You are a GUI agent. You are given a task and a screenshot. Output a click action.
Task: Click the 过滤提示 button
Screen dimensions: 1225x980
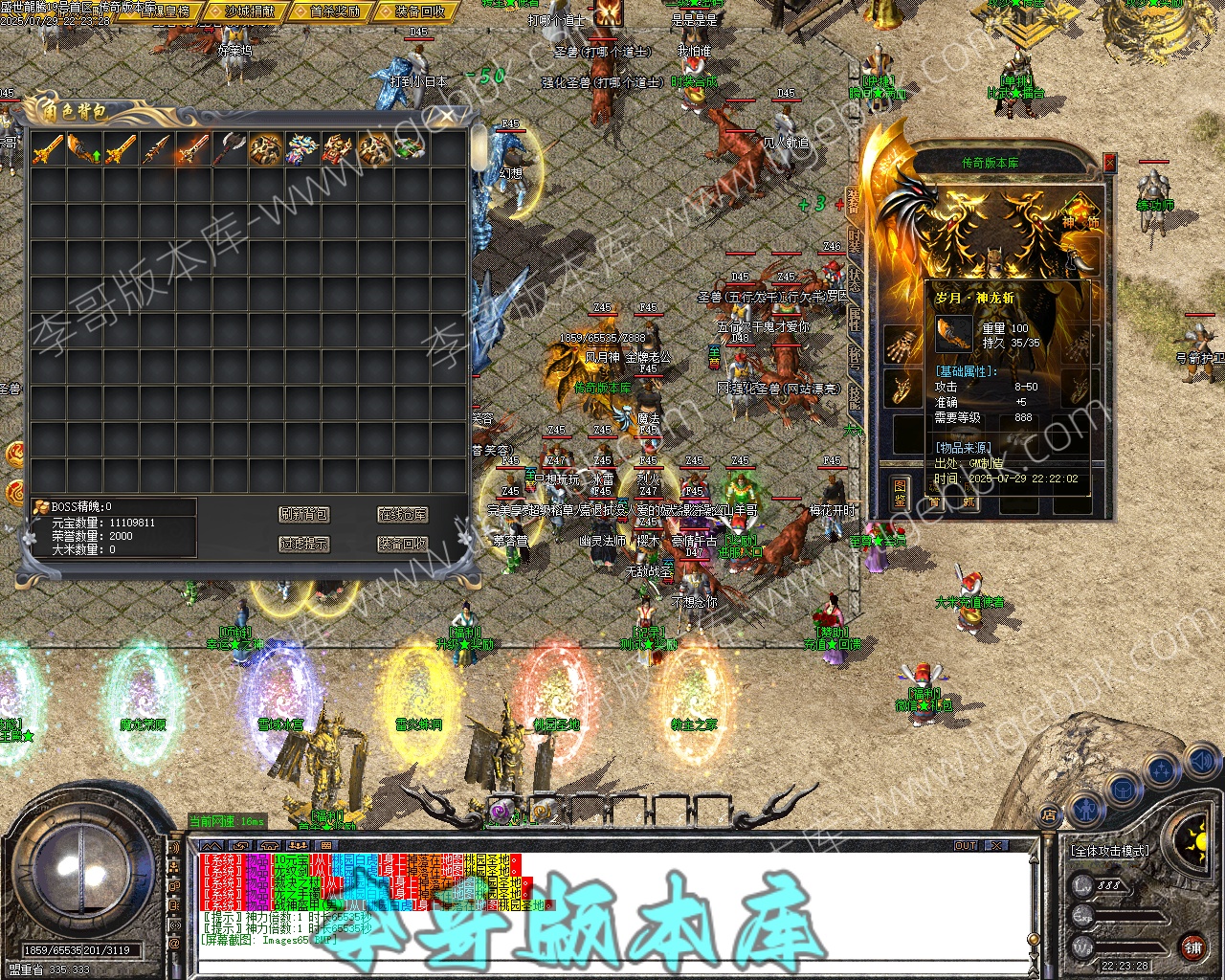(304, 544)
